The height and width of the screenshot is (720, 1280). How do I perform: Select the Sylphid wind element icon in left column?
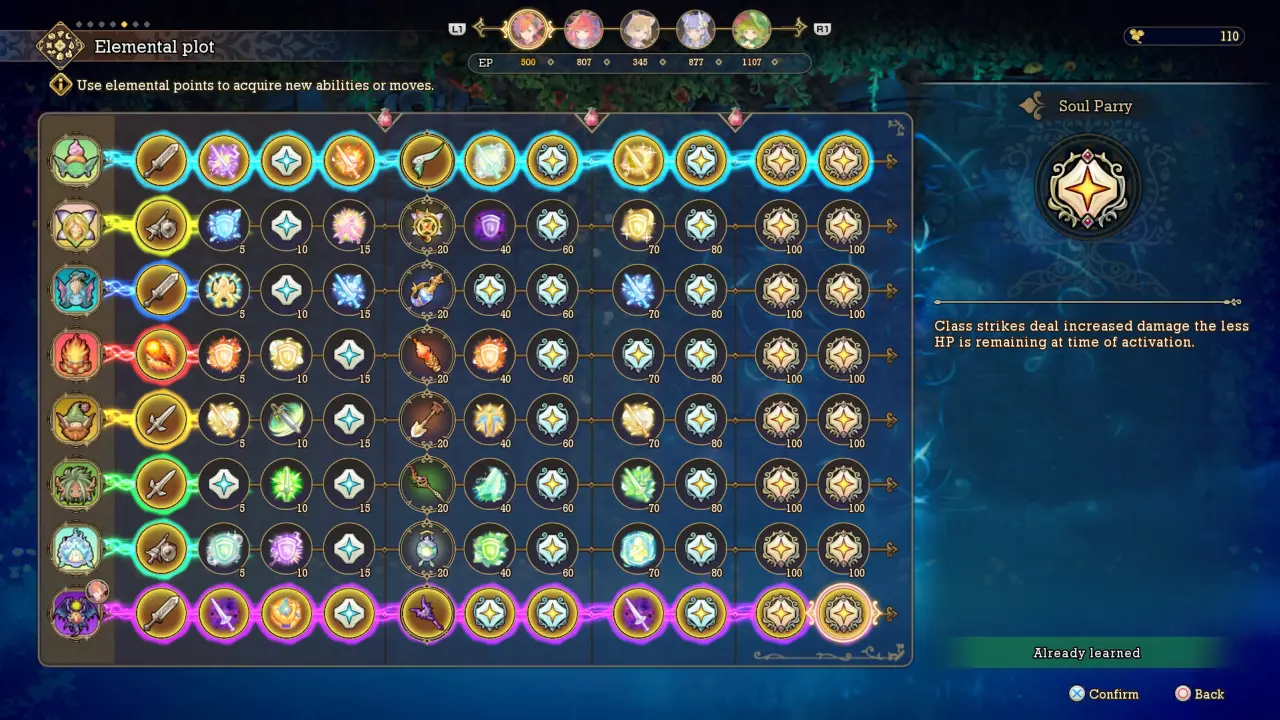tap(77, 160)
